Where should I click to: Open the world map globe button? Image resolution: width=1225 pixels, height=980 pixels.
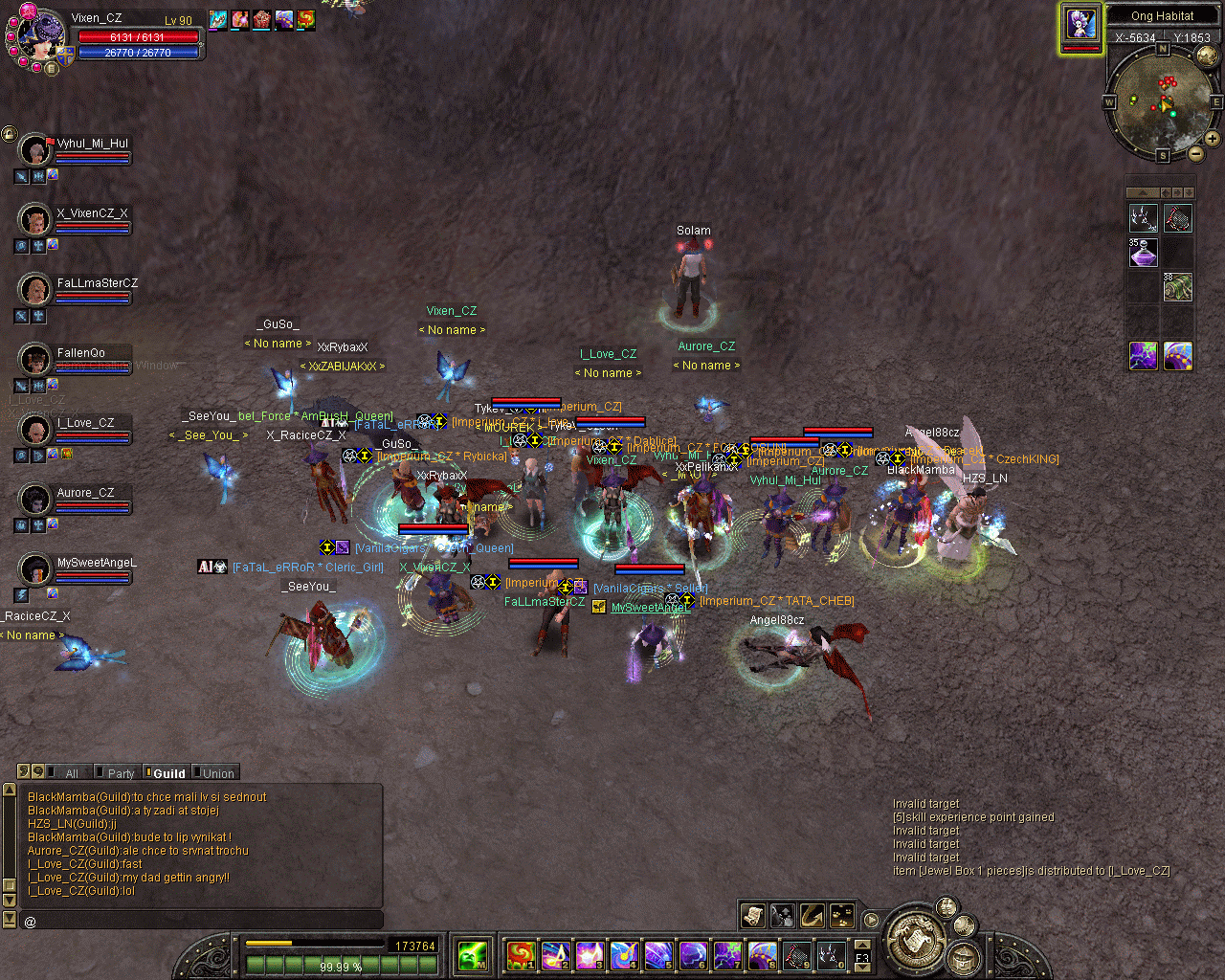tap(1207, 56)
